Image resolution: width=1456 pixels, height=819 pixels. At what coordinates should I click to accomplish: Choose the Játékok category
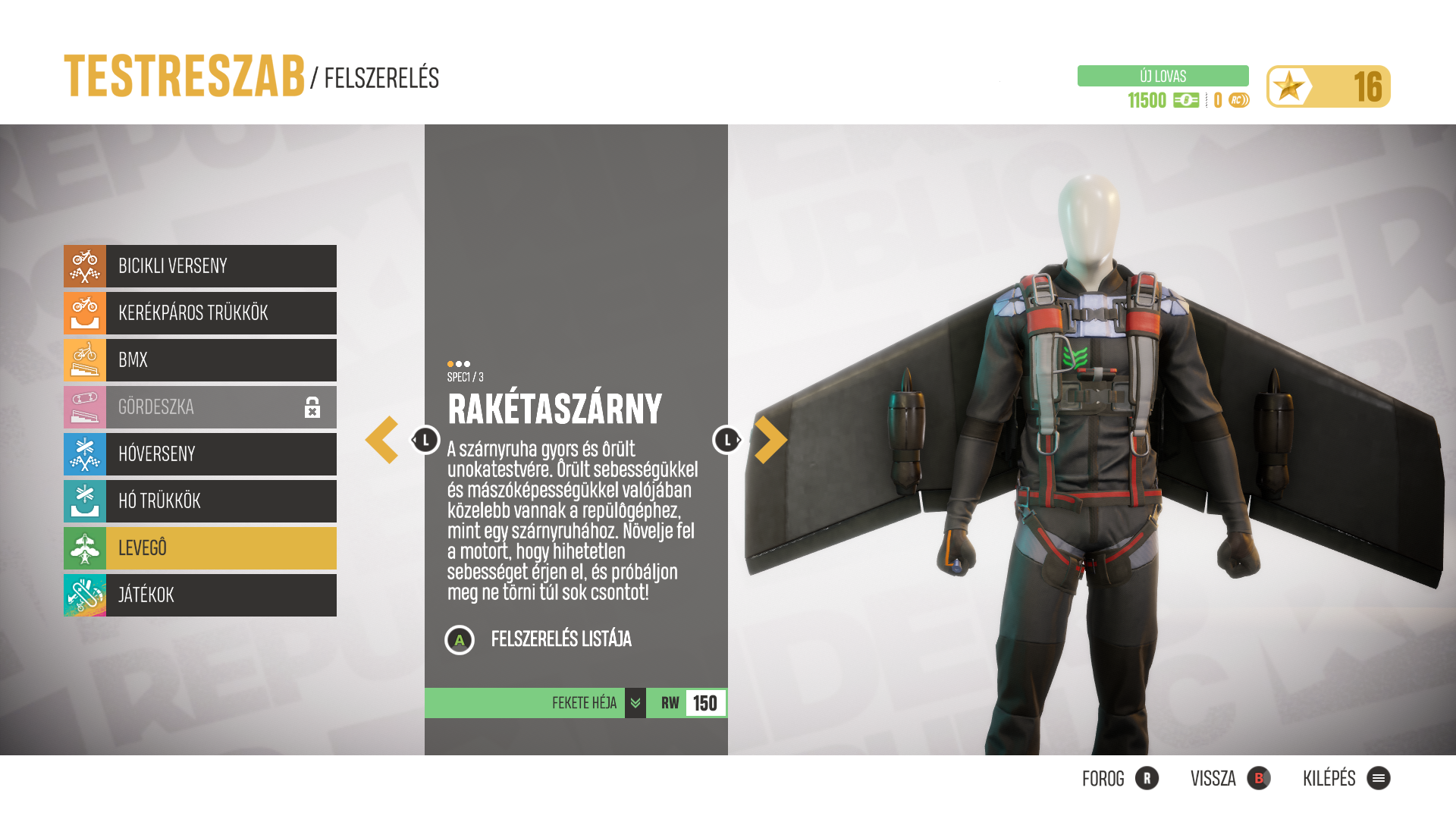click(x=200, y=595)
